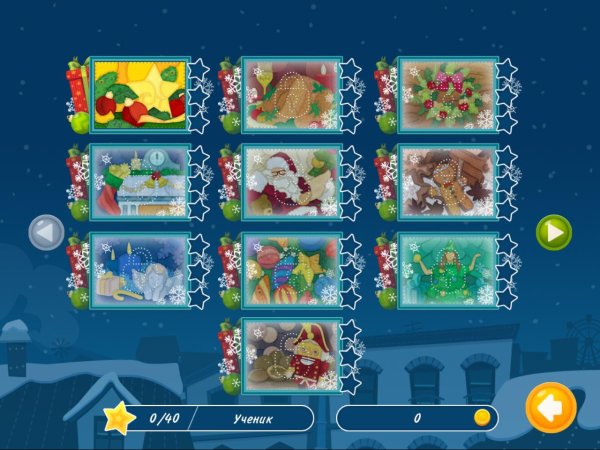Choose the green Christmas tree level
600x450 pixels.
click(446, 269)
